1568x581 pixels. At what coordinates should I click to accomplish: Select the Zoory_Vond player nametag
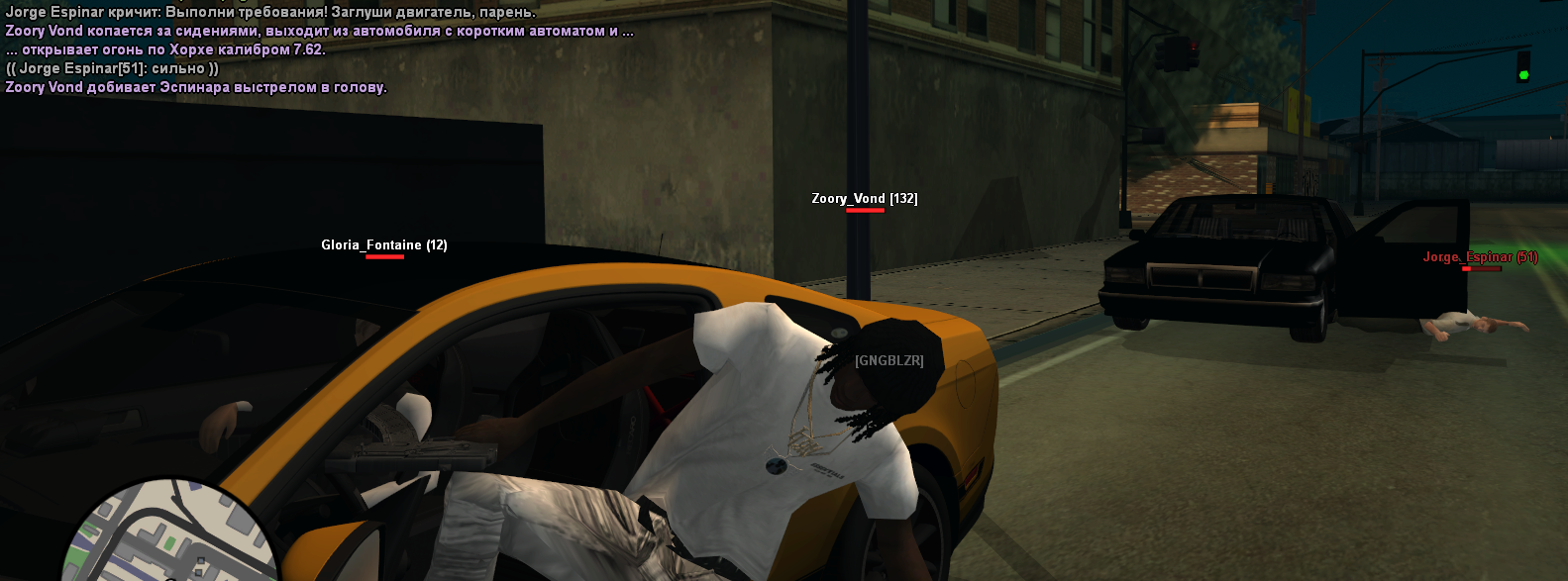tap(864, 199)
